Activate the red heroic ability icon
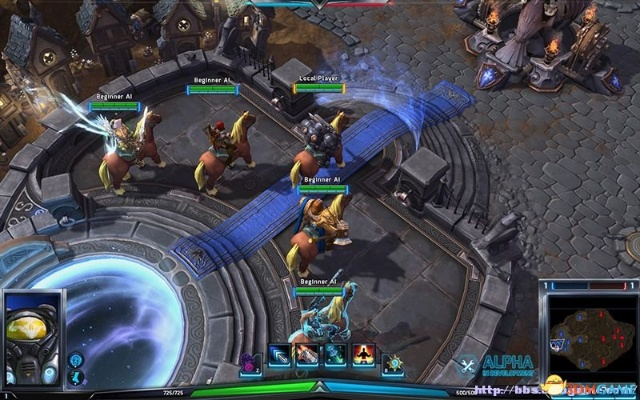 coord(362,356)
